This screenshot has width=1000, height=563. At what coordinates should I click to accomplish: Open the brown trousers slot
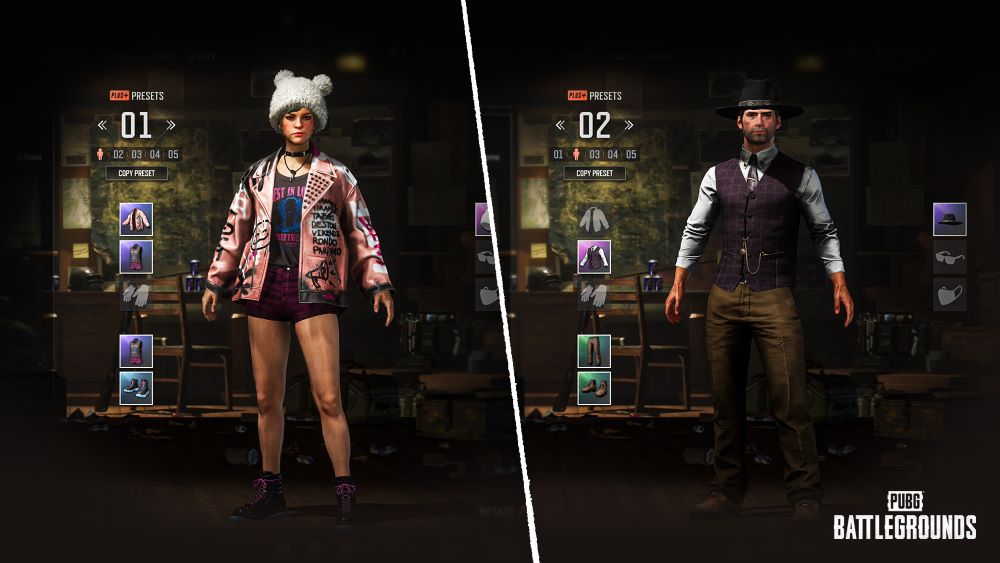594,350
